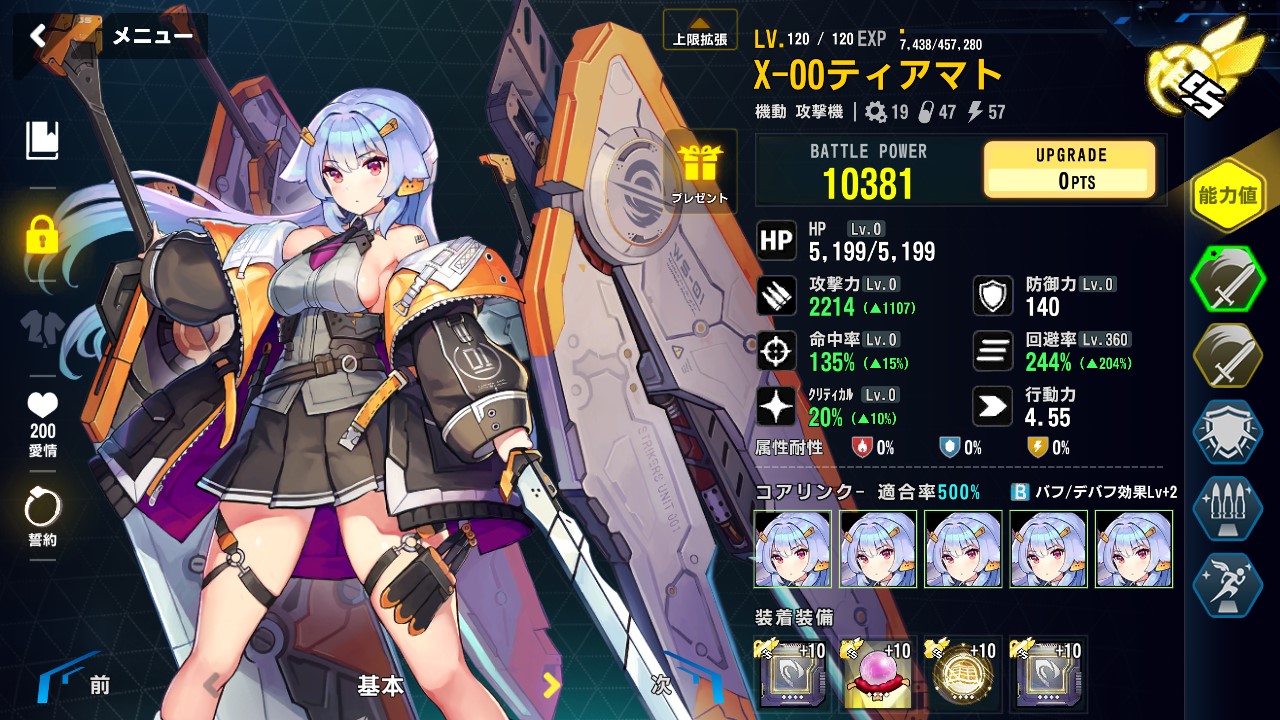Go back using the メニュー arrow button
The width and height of the screenshot is (1280, 720).
click(x=38, y=37)
